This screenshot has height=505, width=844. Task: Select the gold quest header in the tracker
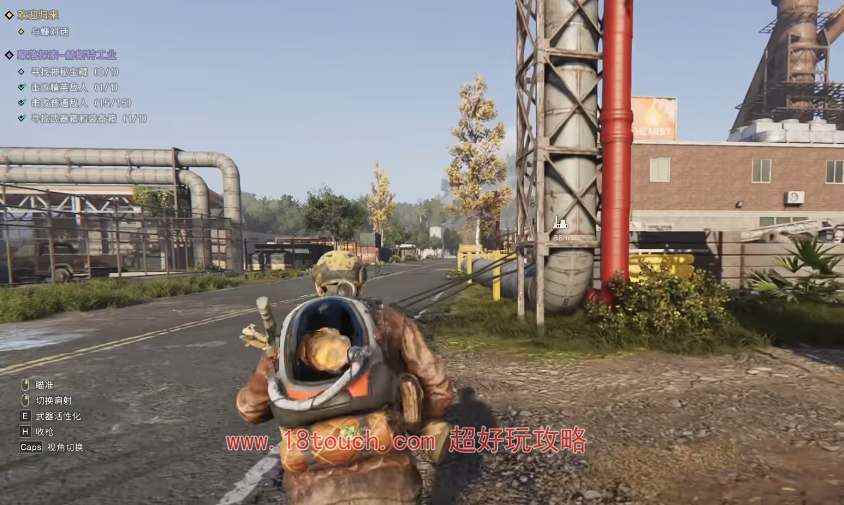(44, 15)
